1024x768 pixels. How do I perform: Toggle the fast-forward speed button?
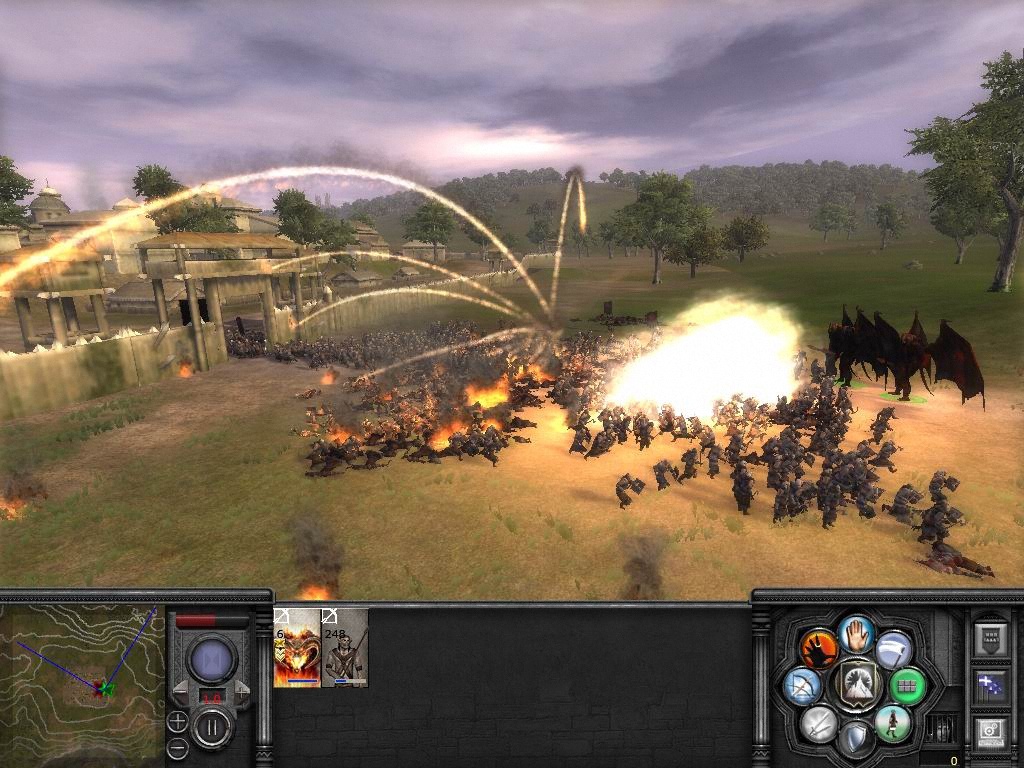click(x=212, y=659)
